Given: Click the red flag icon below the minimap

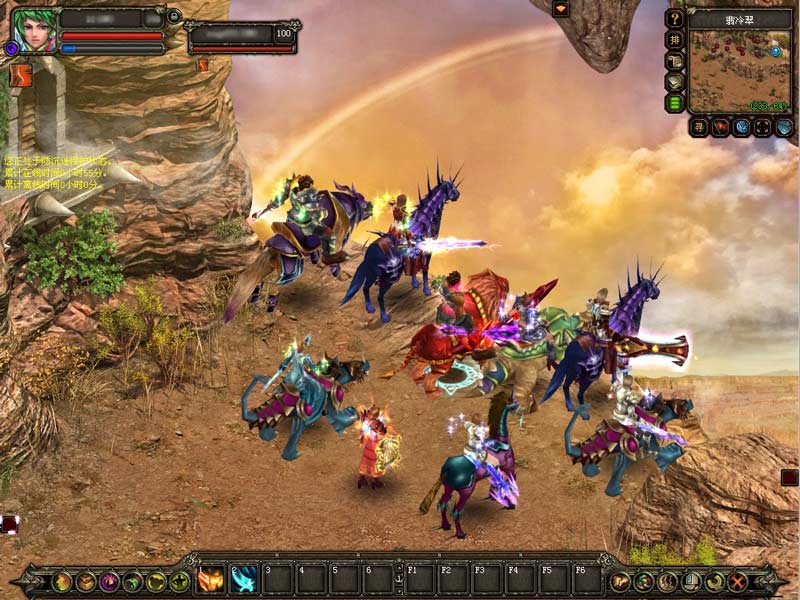Looking at the screenshot, I should tap(720, 127).
